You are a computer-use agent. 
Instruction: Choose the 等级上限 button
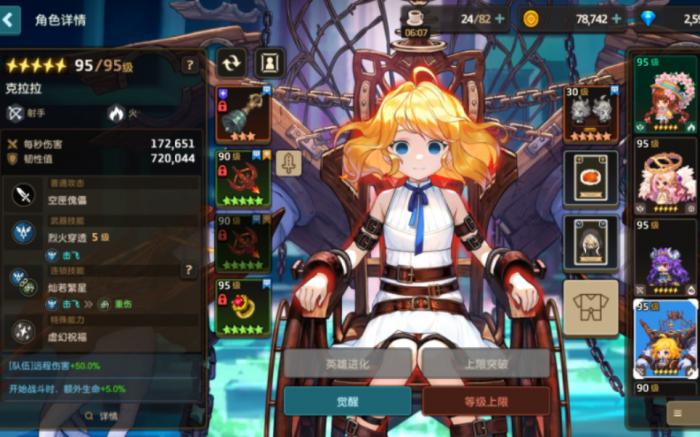tap(485, 401)
